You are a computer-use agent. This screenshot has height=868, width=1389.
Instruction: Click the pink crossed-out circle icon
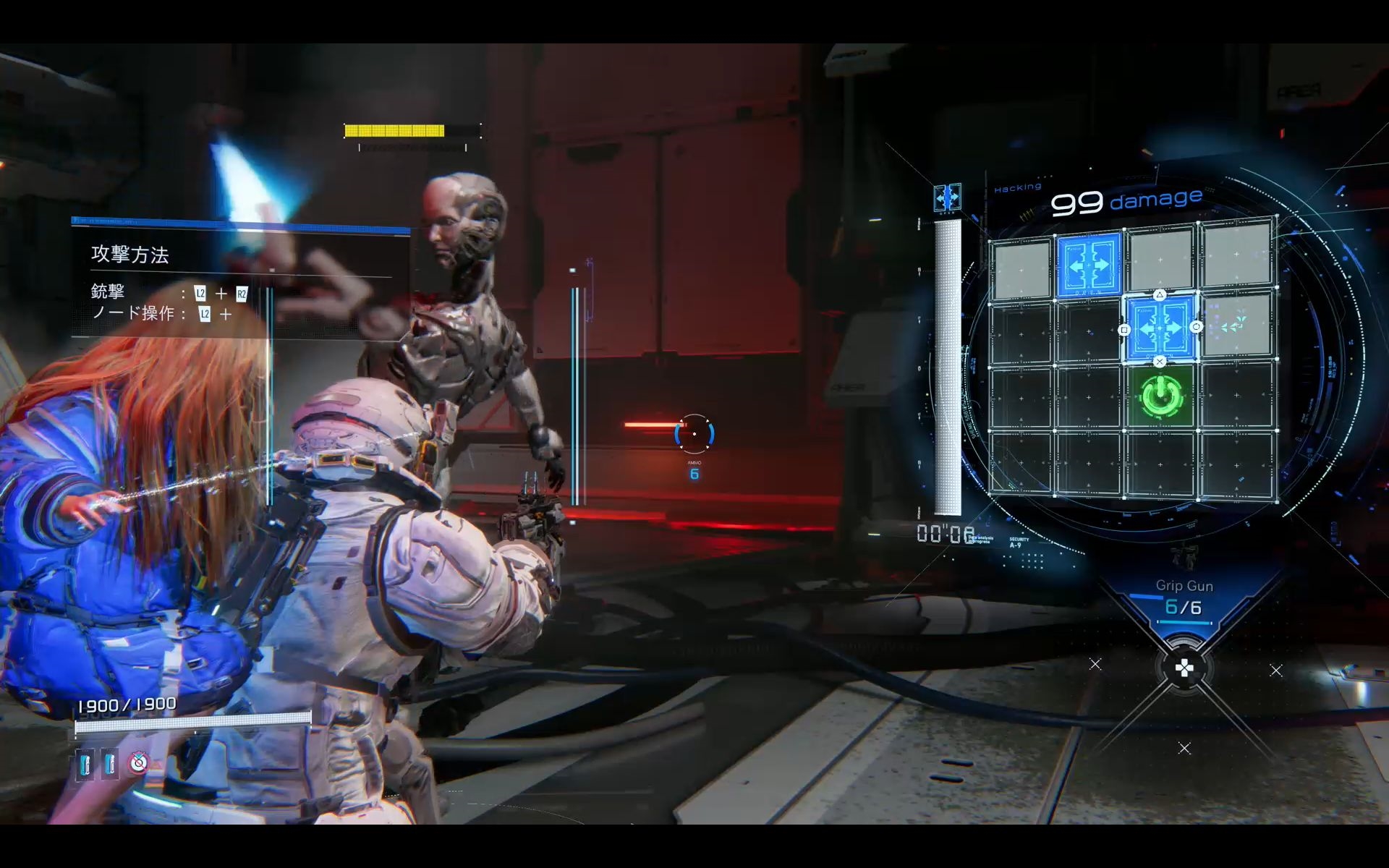point(138,762)
